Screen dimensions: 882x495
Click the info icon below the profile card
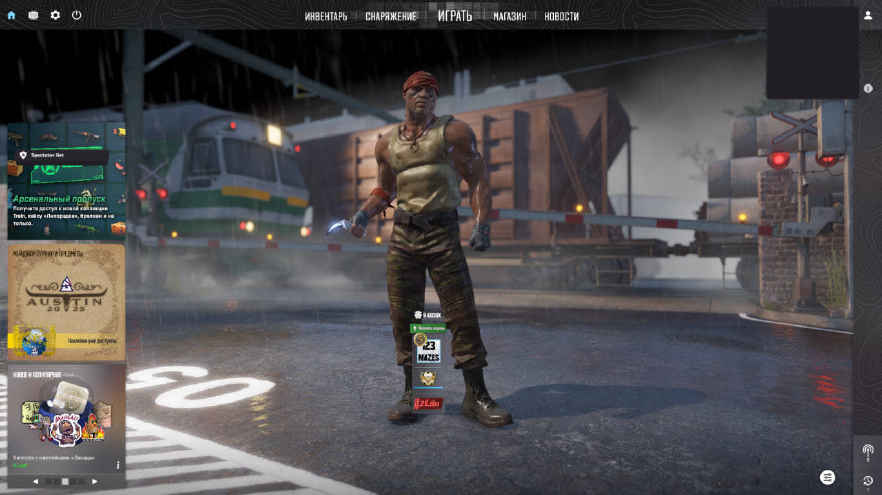click(867, 89)
